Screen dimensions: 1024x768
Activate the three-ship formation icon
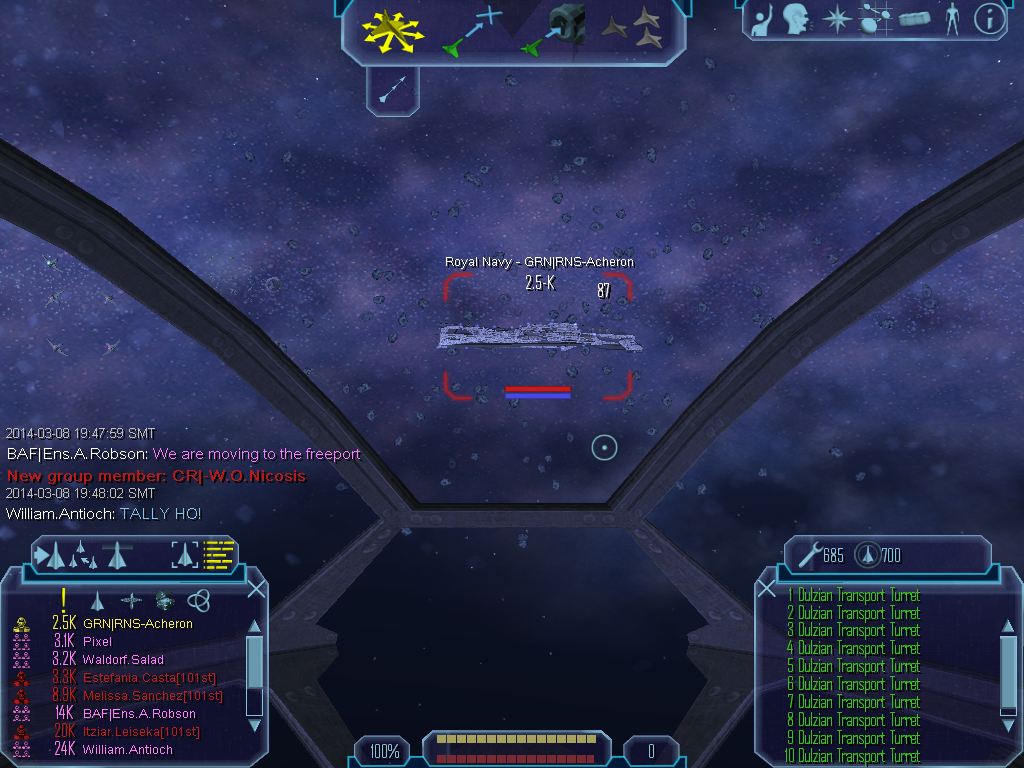636,28
